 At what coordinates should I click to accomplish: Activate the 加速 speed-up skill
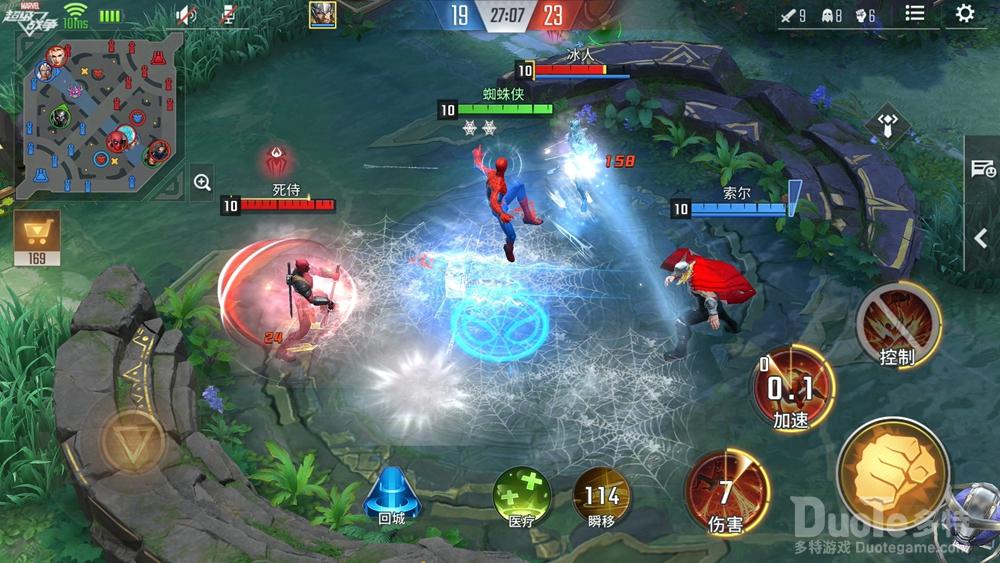[x=792, y=388]
